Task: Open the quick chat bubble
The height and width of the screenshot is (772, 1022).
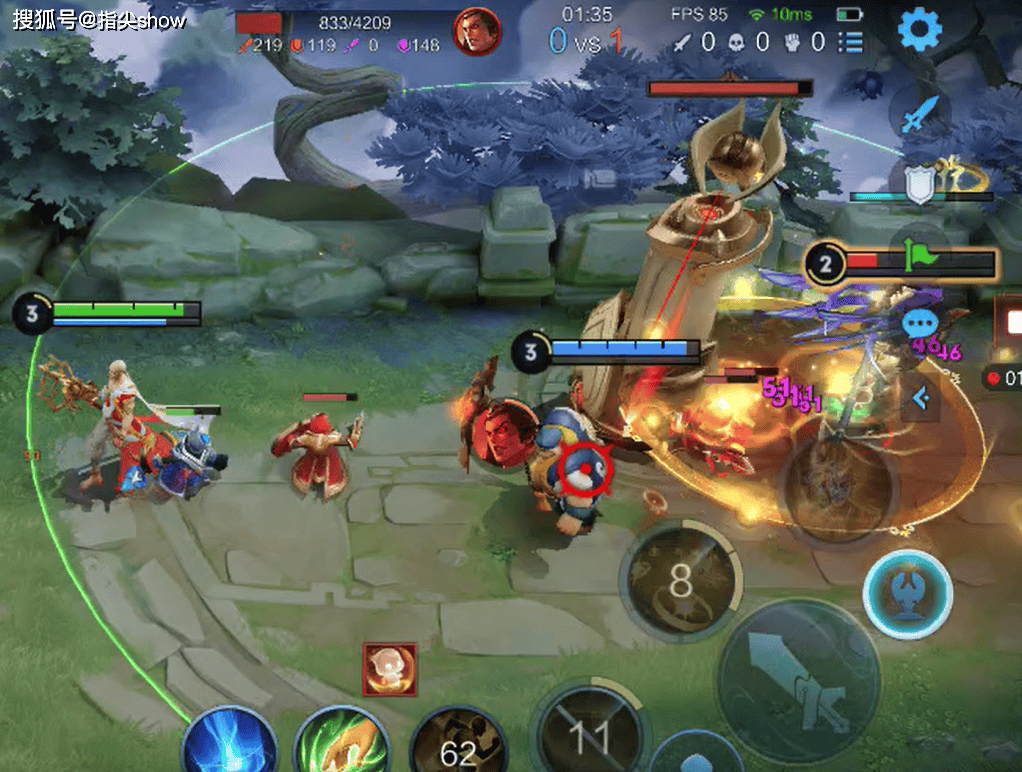Action: [x=919, y=324]
